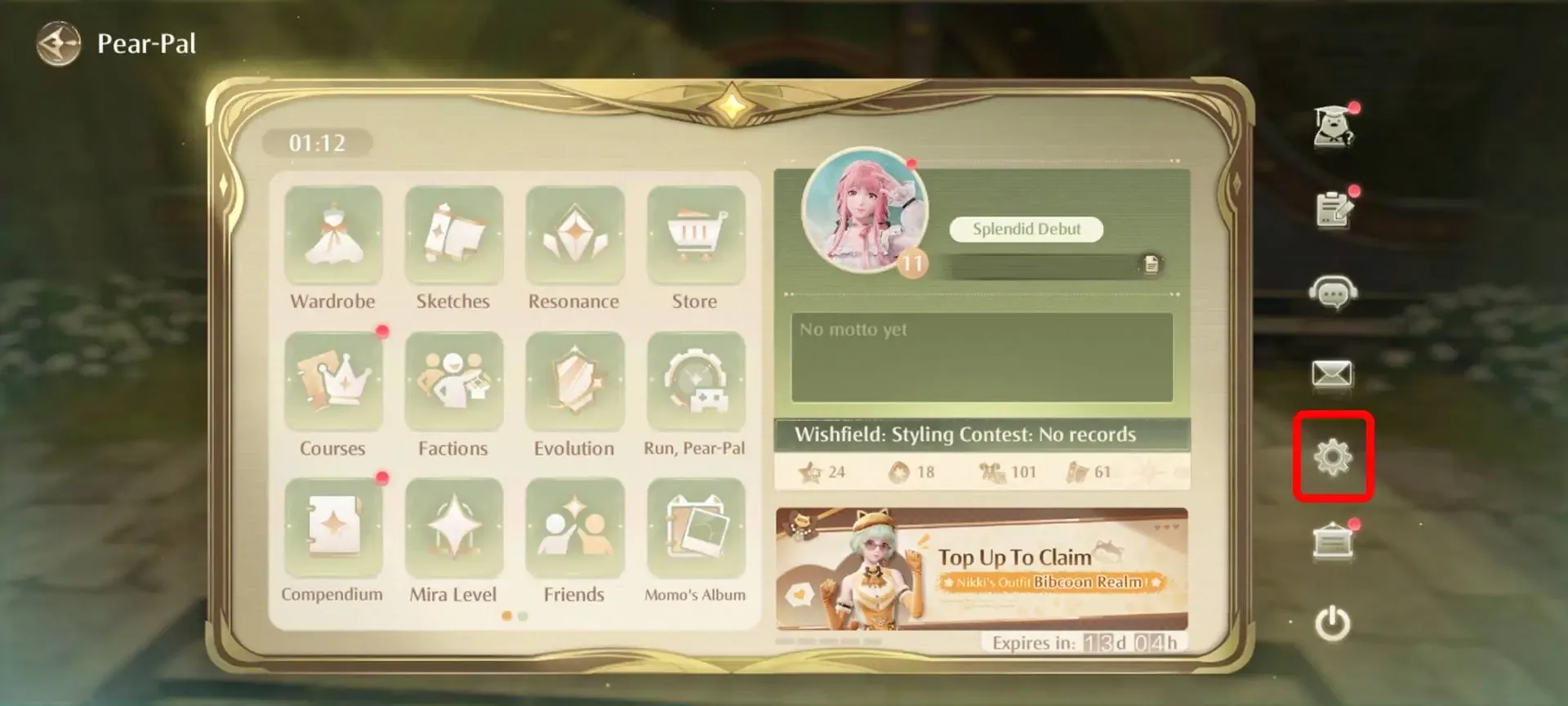1568x706 pixels.
Task: Check your Mira Level
Action: tap(453, 528)
